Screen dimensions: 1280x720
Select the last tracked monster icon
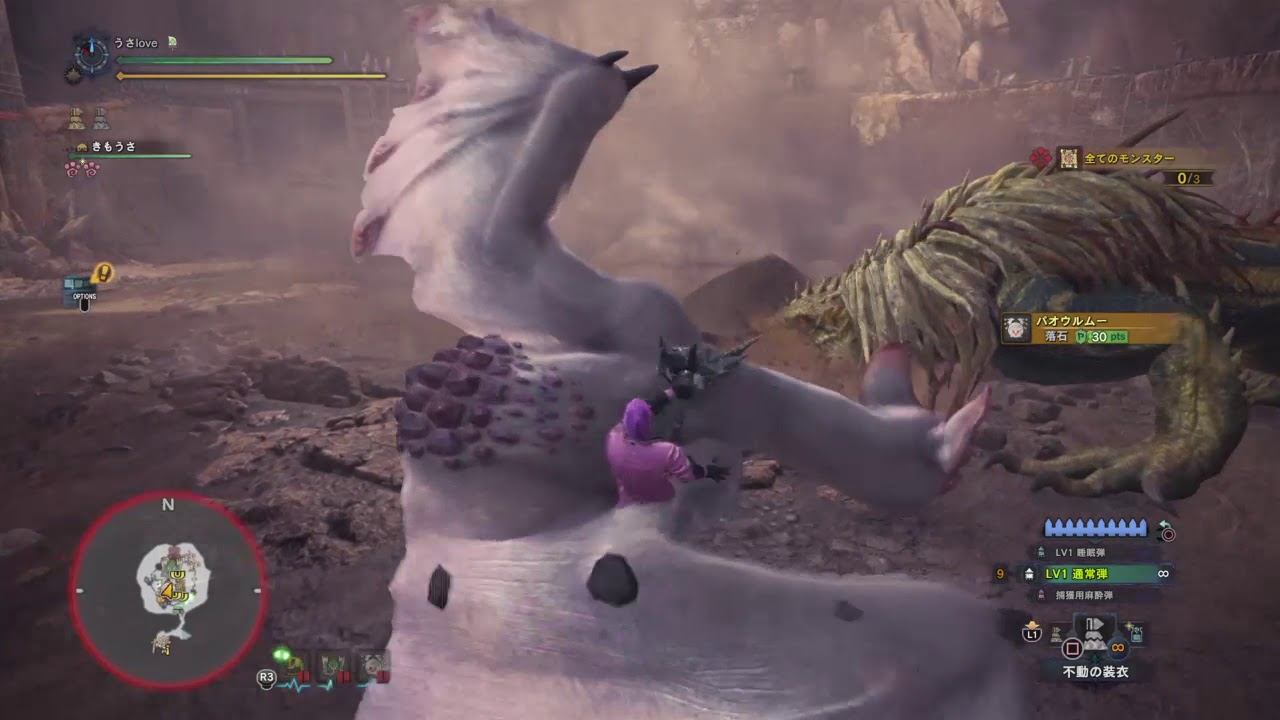(374, 667)
